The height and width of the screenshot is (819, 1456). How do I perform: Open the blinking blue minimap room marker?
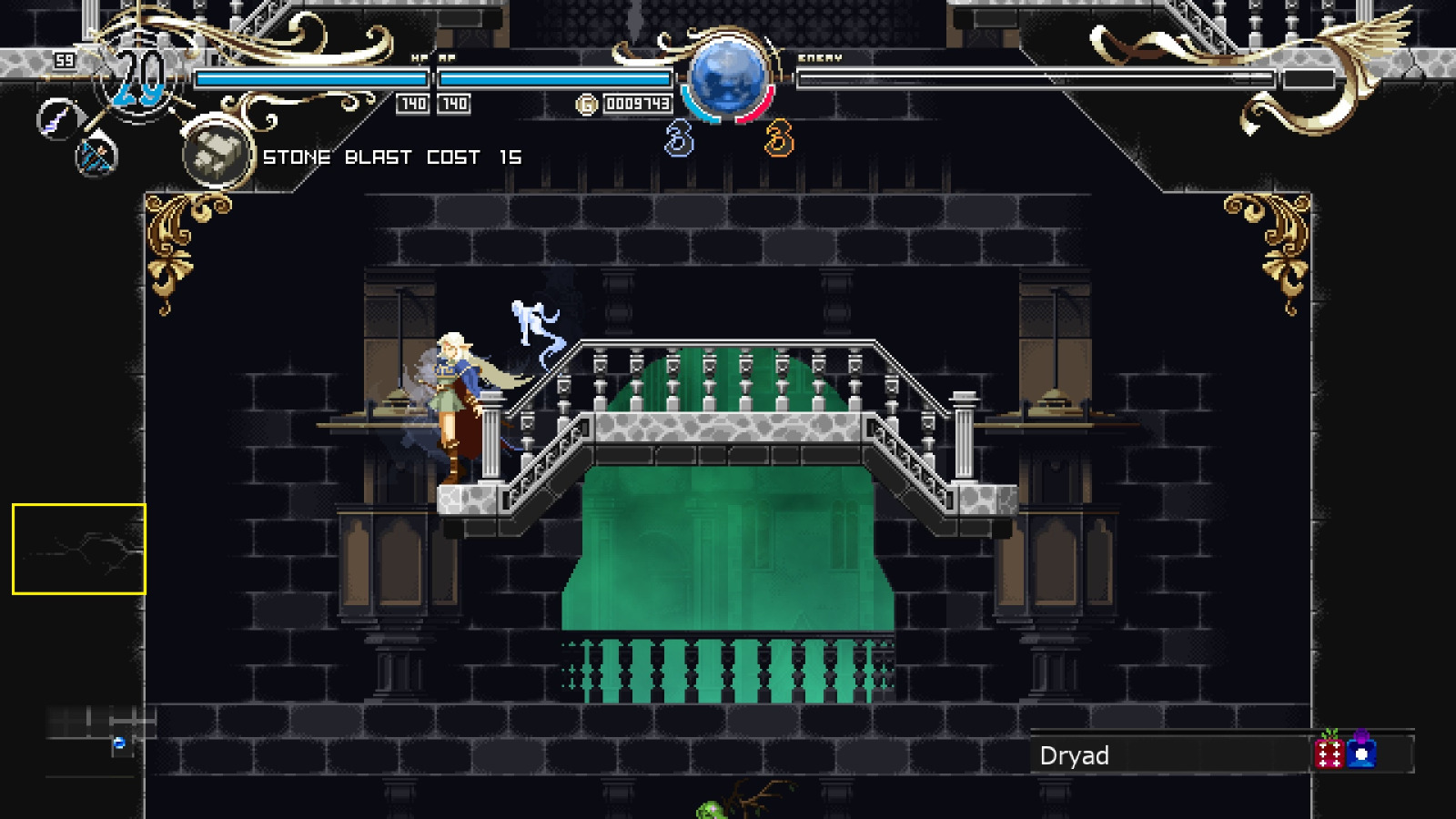pyautogui.click(x=117, y=742)
